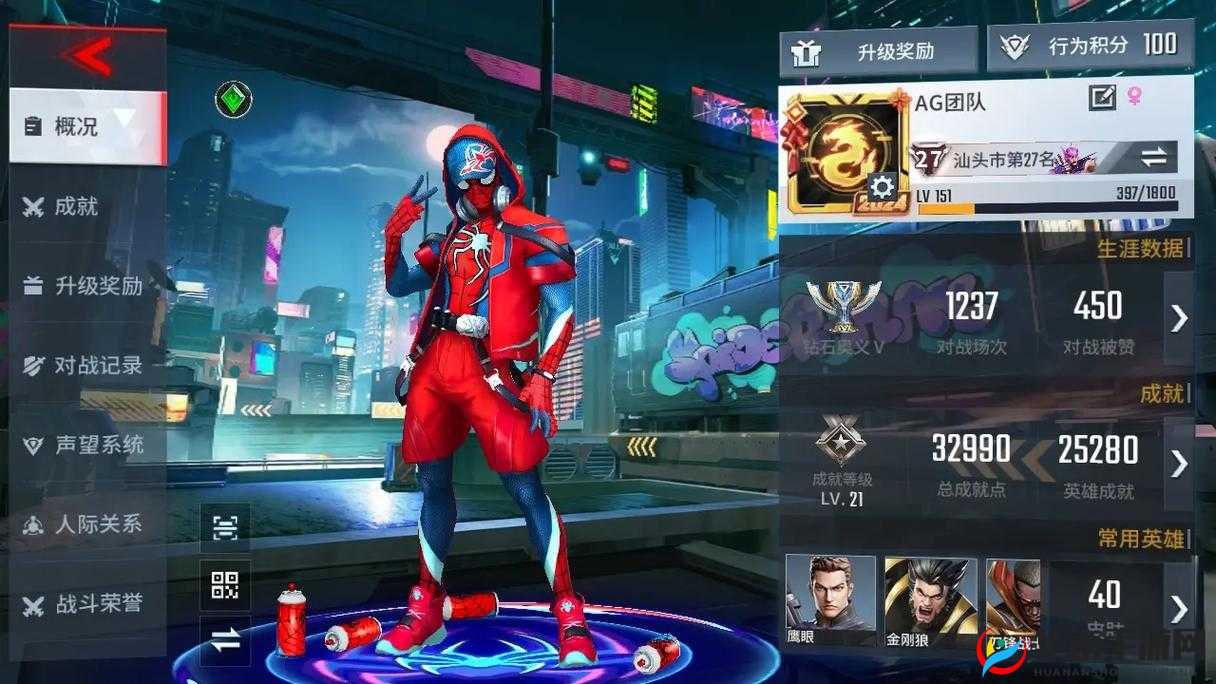Open avatar frame gear settings

(881, 187)
